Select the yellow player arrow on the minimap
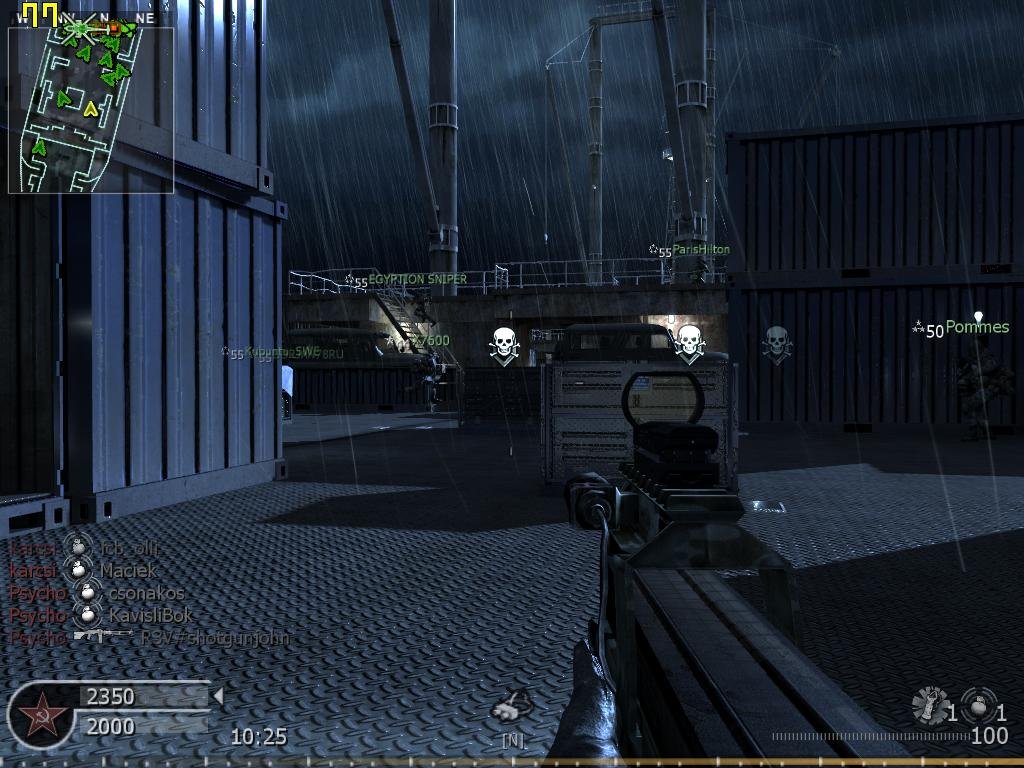The height and width of the screenshot is (768, 1024). tap(91, 108)
